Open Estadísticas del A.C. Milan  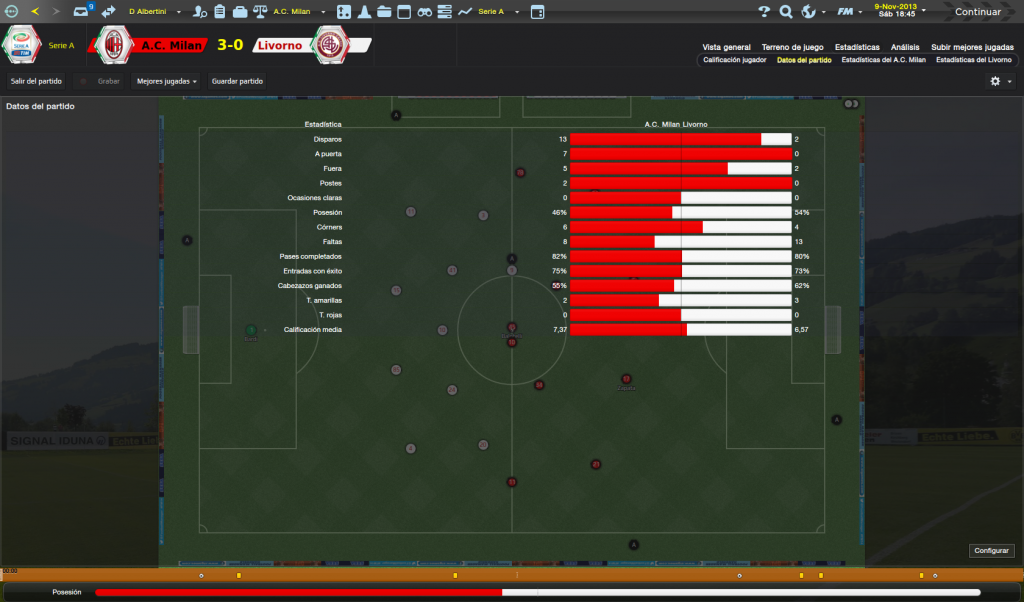(883, 60)
